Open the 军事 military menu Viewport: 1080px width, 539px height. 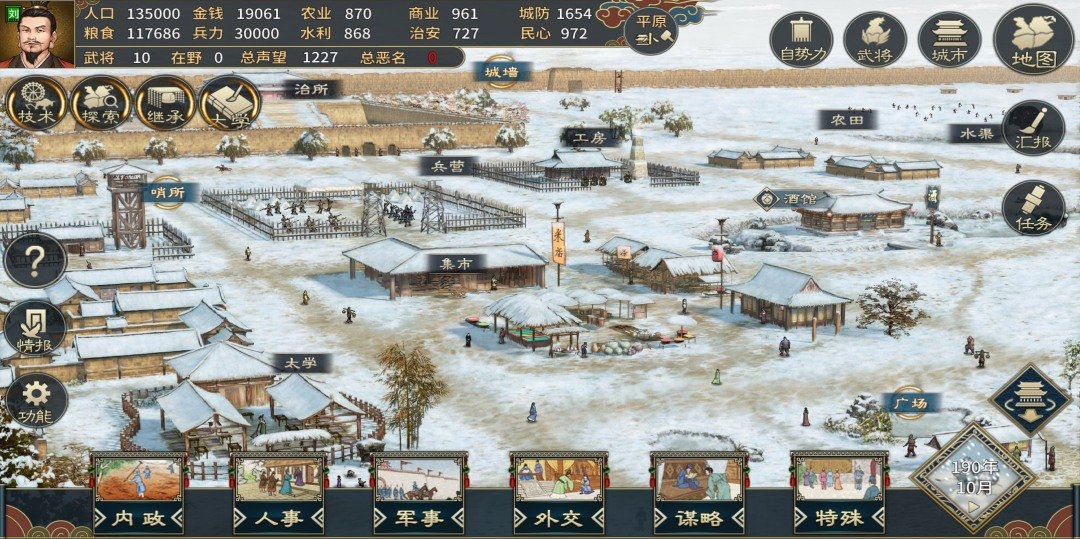(x=419, y=492)
